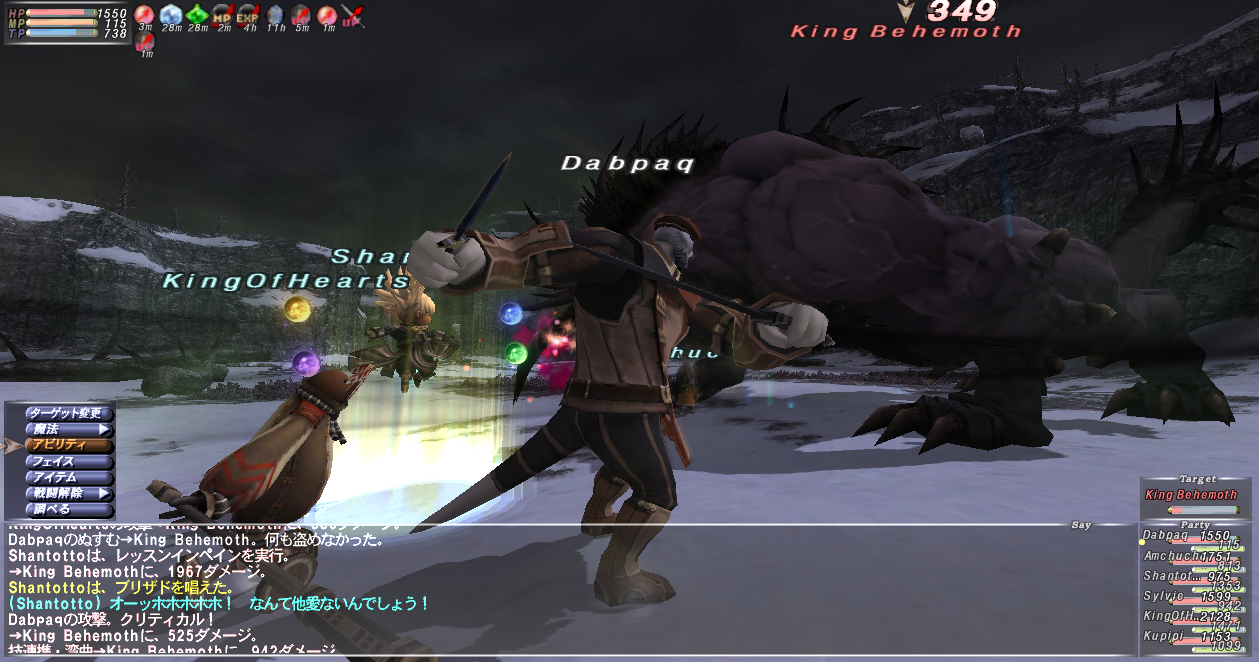Choose the highlighted アビリティ command
The width and height of the screenshot is (1259, 662).
pyautogui.click(x=60, y=445)
